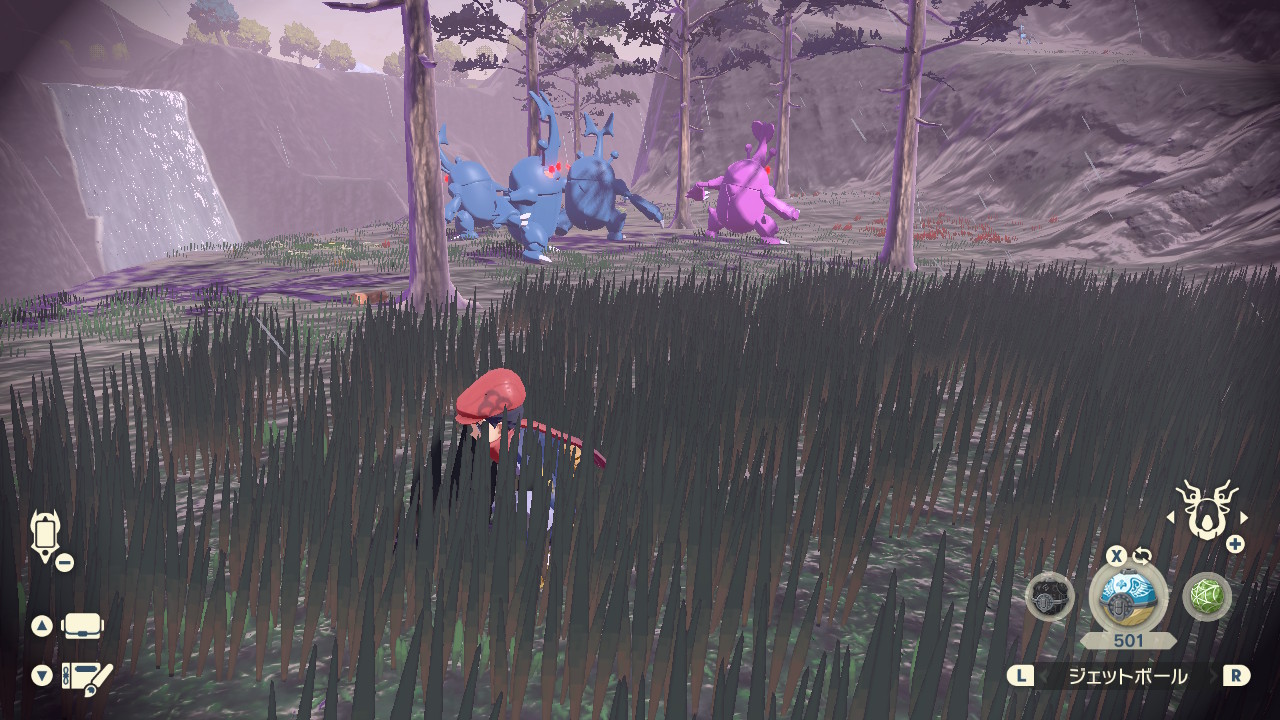
Task: Toggle the satchel shortcut up arrow
Action: (x=42, y=624)
